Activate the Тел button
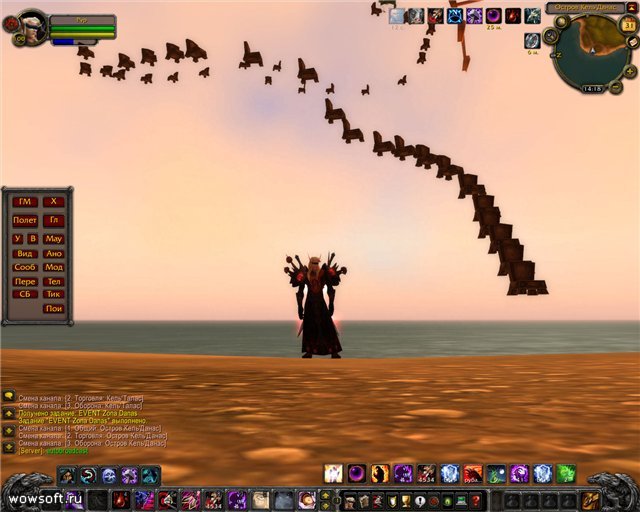The height and width of the screenshot is (512, 640). [54, 282]
